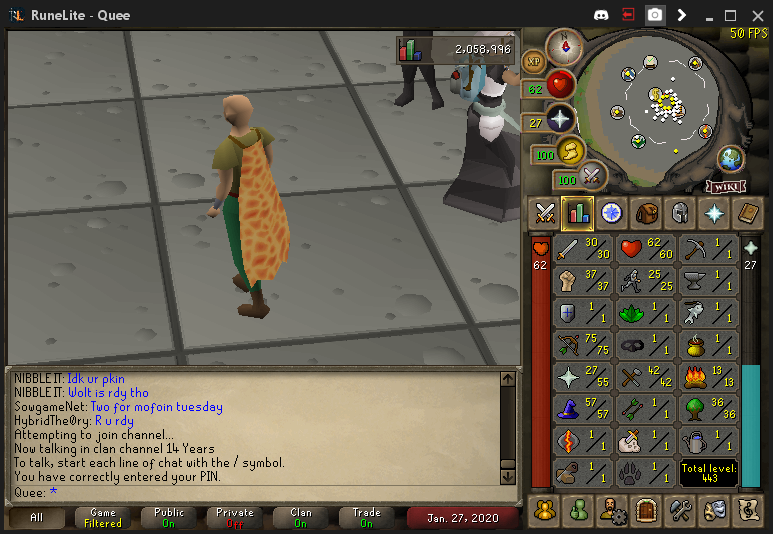Select the Ranged skill at level 75
Viewport: 773px width, 534px height.
tap(584, 345)
